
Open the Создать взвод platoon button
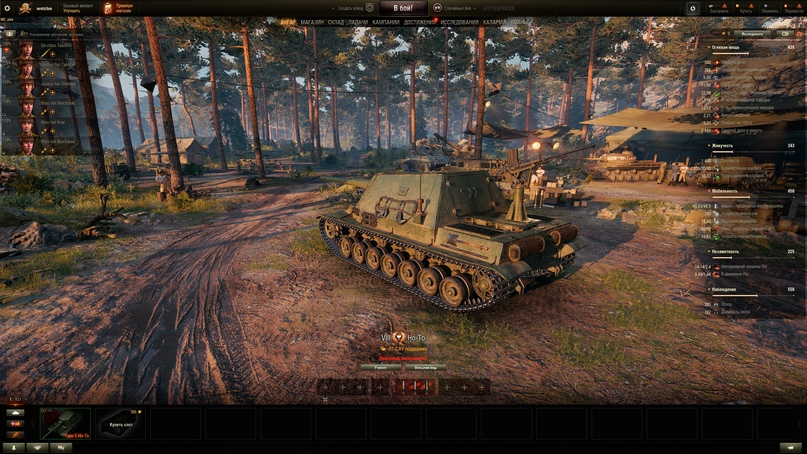click(x=352, y=8)
